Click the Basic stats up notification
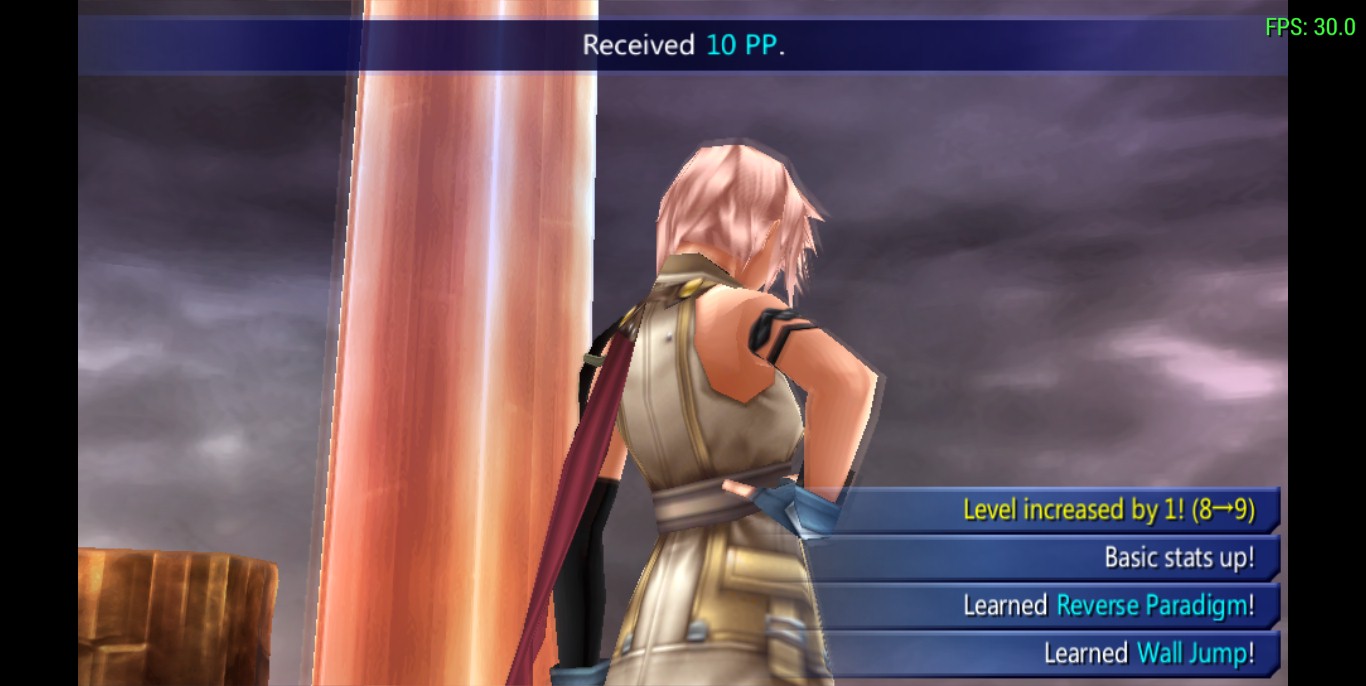This screenshot has width=1366, height=686. [1060, 557]
